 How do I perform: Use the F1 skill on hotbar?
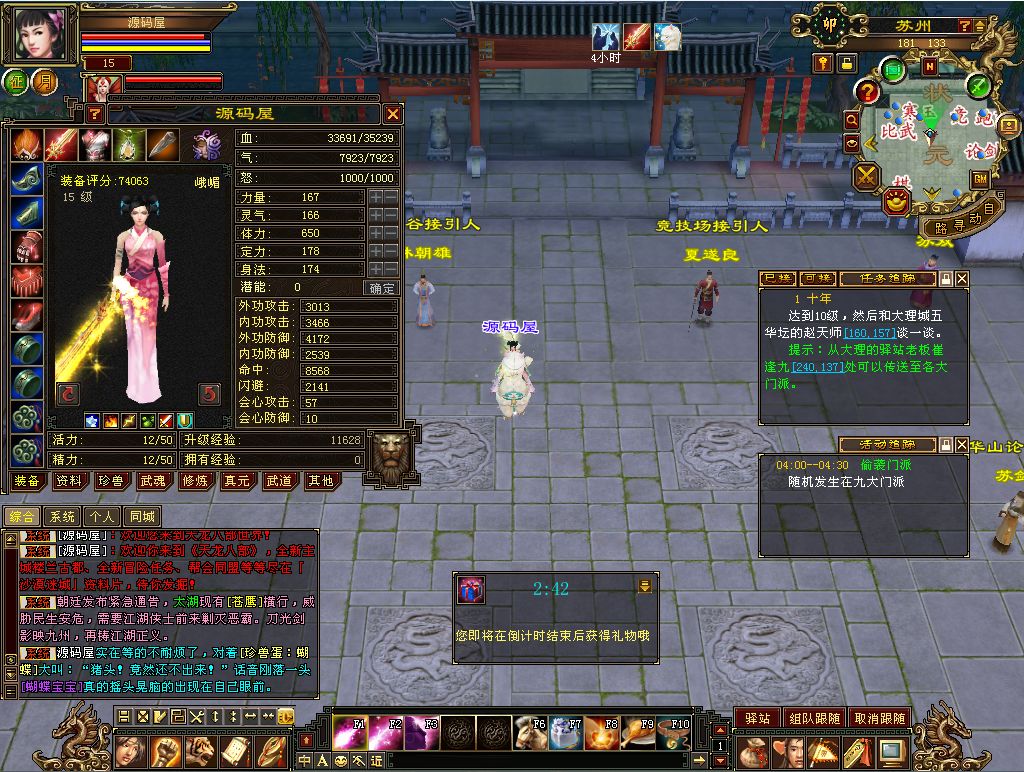350,733
